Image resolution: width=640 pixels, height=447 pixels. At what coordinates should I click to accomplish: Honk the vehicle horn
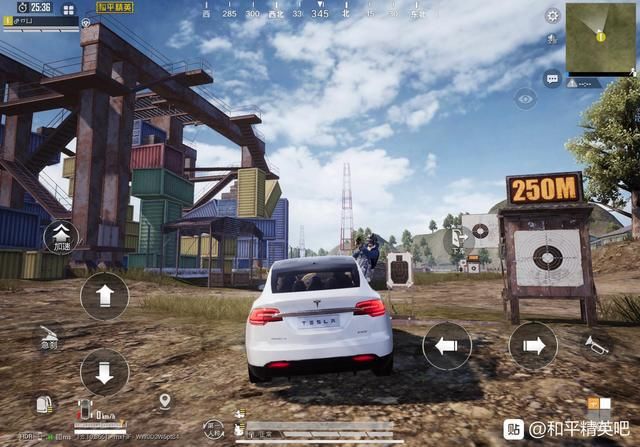596,345
